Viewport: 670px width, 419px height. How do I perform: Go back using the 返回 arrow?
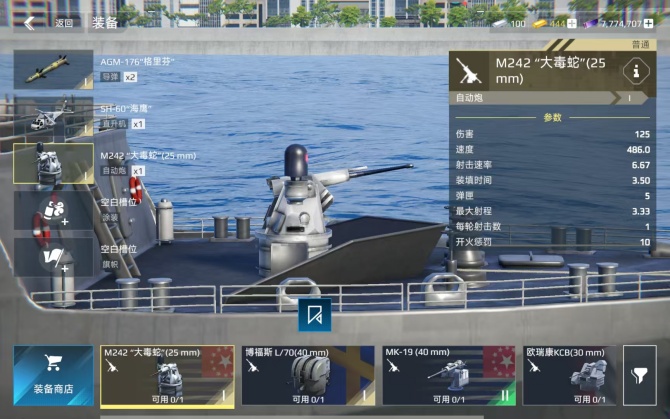click(30, 22)
